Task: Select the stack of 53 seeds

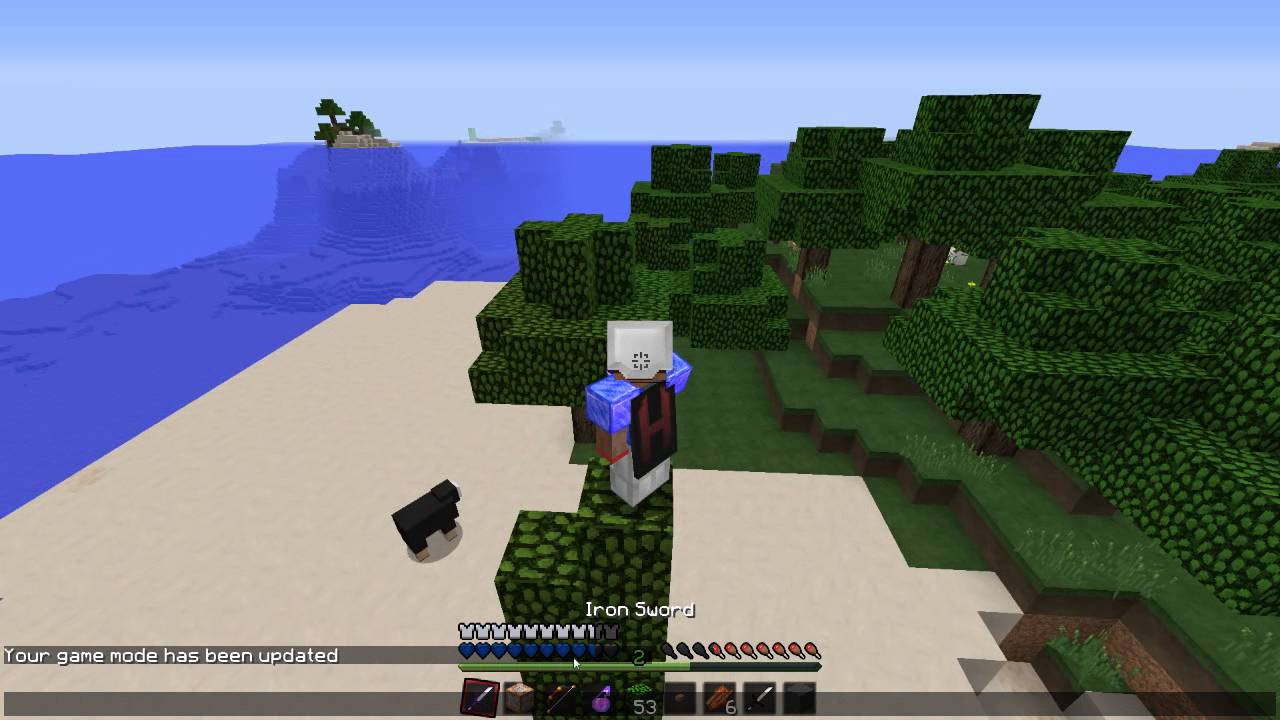Action: pos(638,695)
